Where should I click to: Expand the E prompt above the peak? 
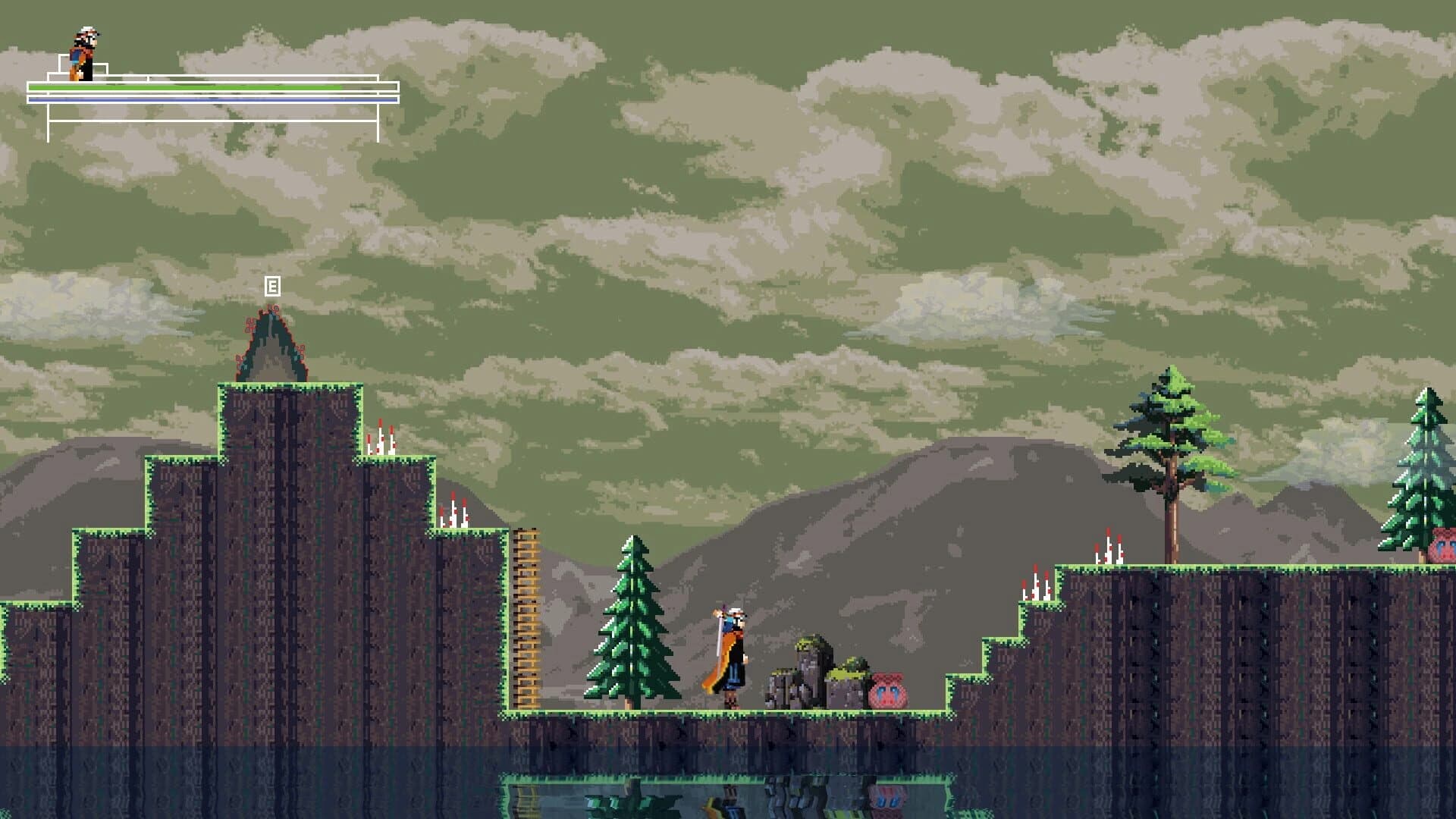click(x=271, y=287)
